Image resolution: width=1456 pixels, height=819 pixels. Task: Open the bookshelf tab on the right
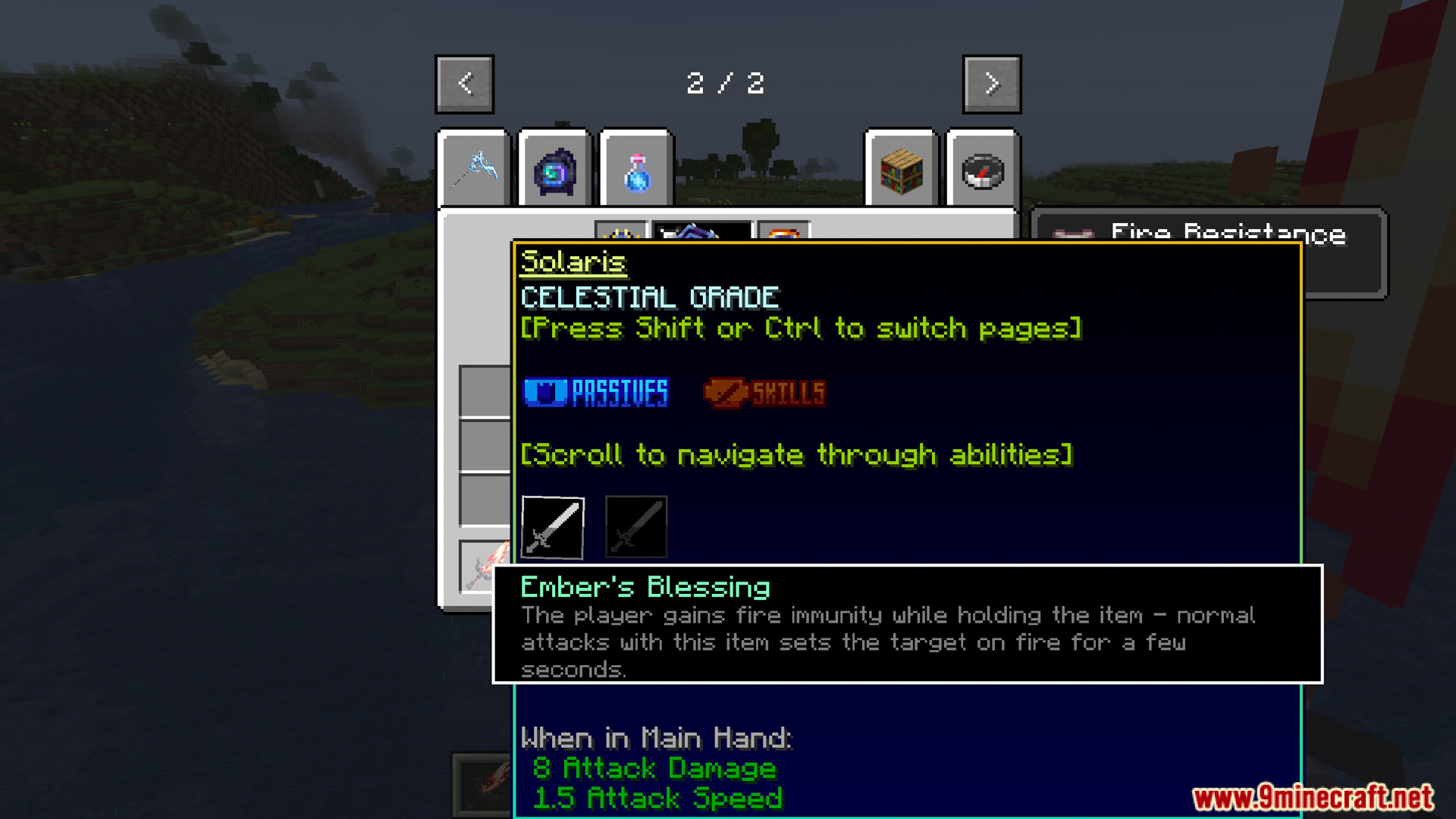[x=901, y=168]
